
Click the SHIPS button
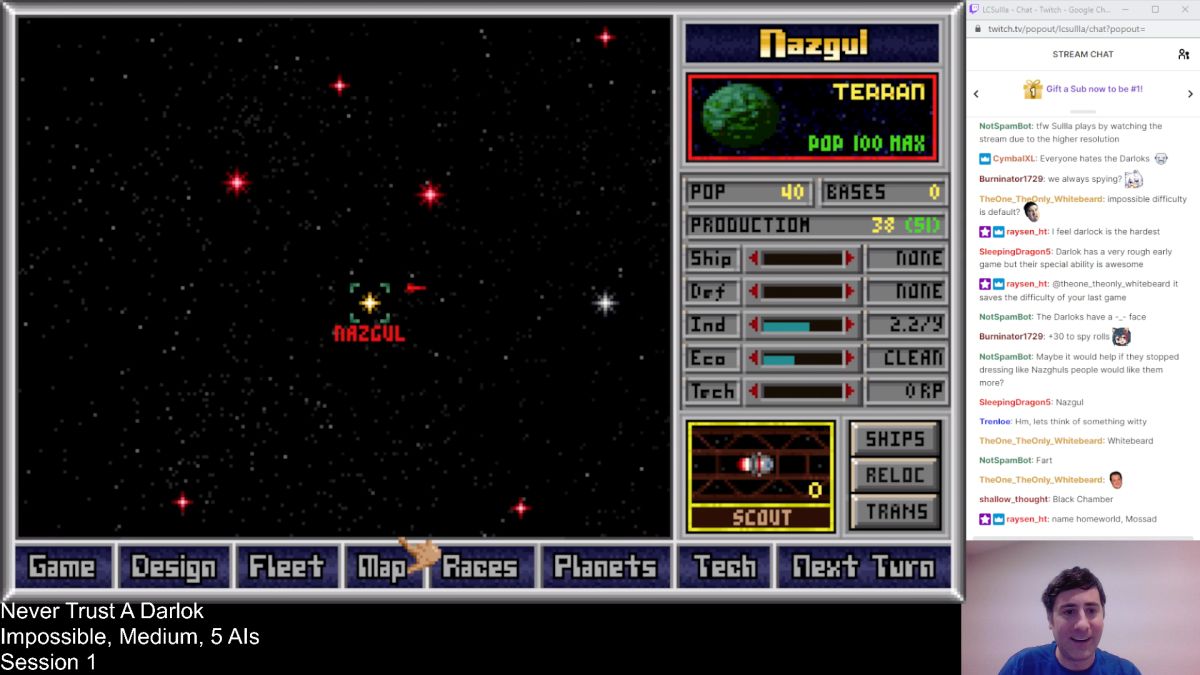coord(894,438)
